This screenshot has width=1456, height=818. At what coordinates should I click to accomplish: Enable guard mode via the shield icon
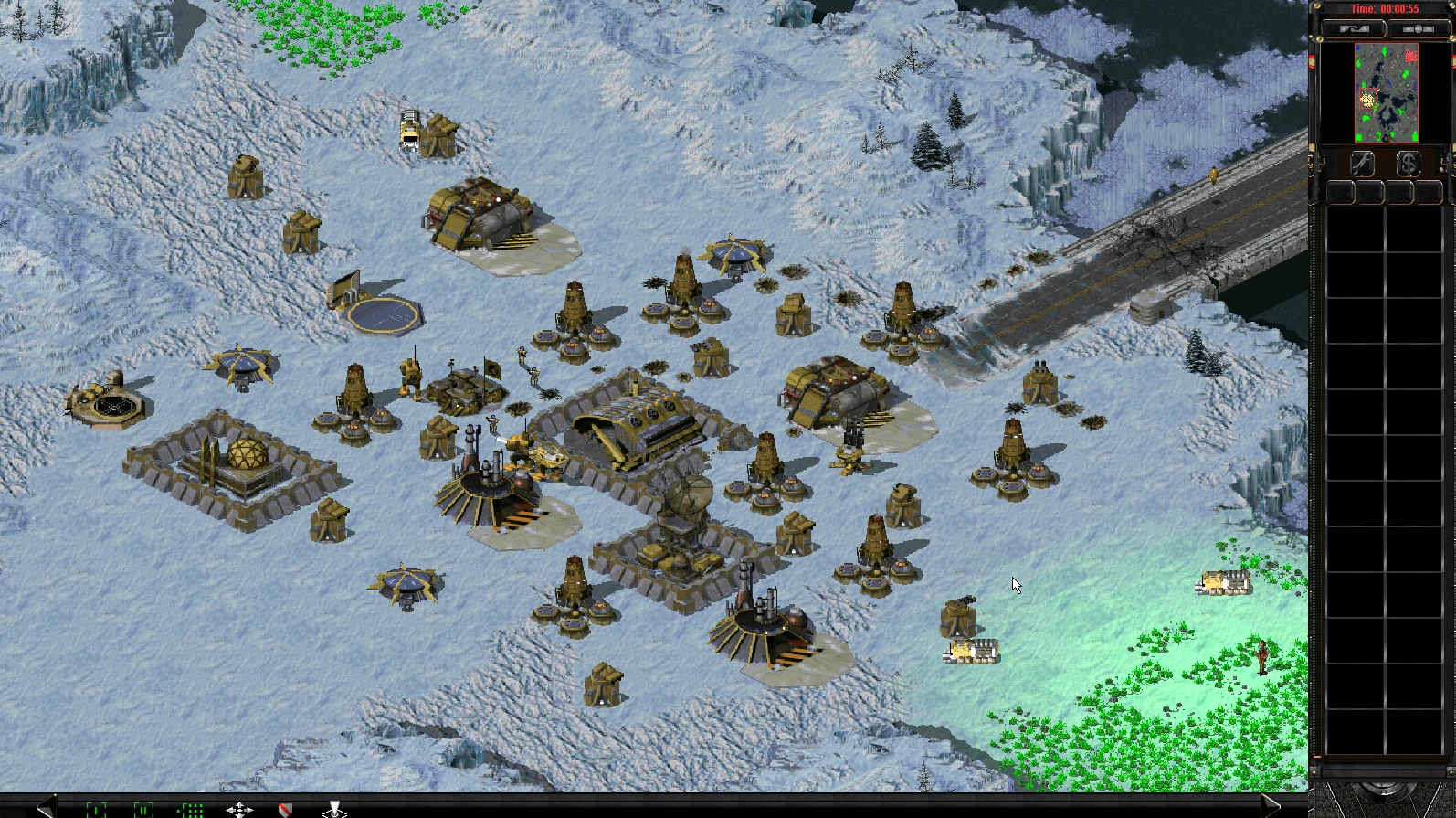click(284, 810)
